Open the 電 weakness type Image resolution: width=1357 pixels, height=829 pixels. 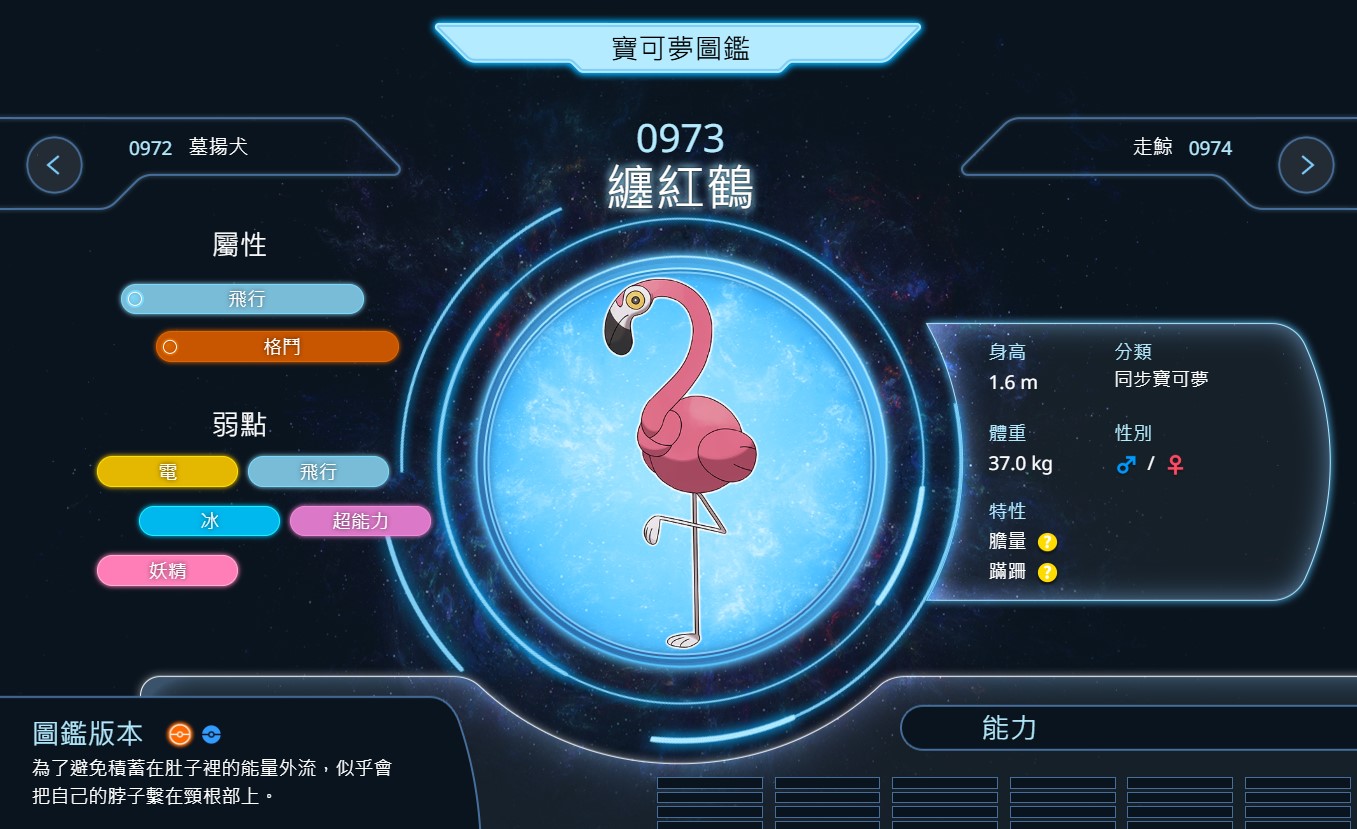coord(168,472)
